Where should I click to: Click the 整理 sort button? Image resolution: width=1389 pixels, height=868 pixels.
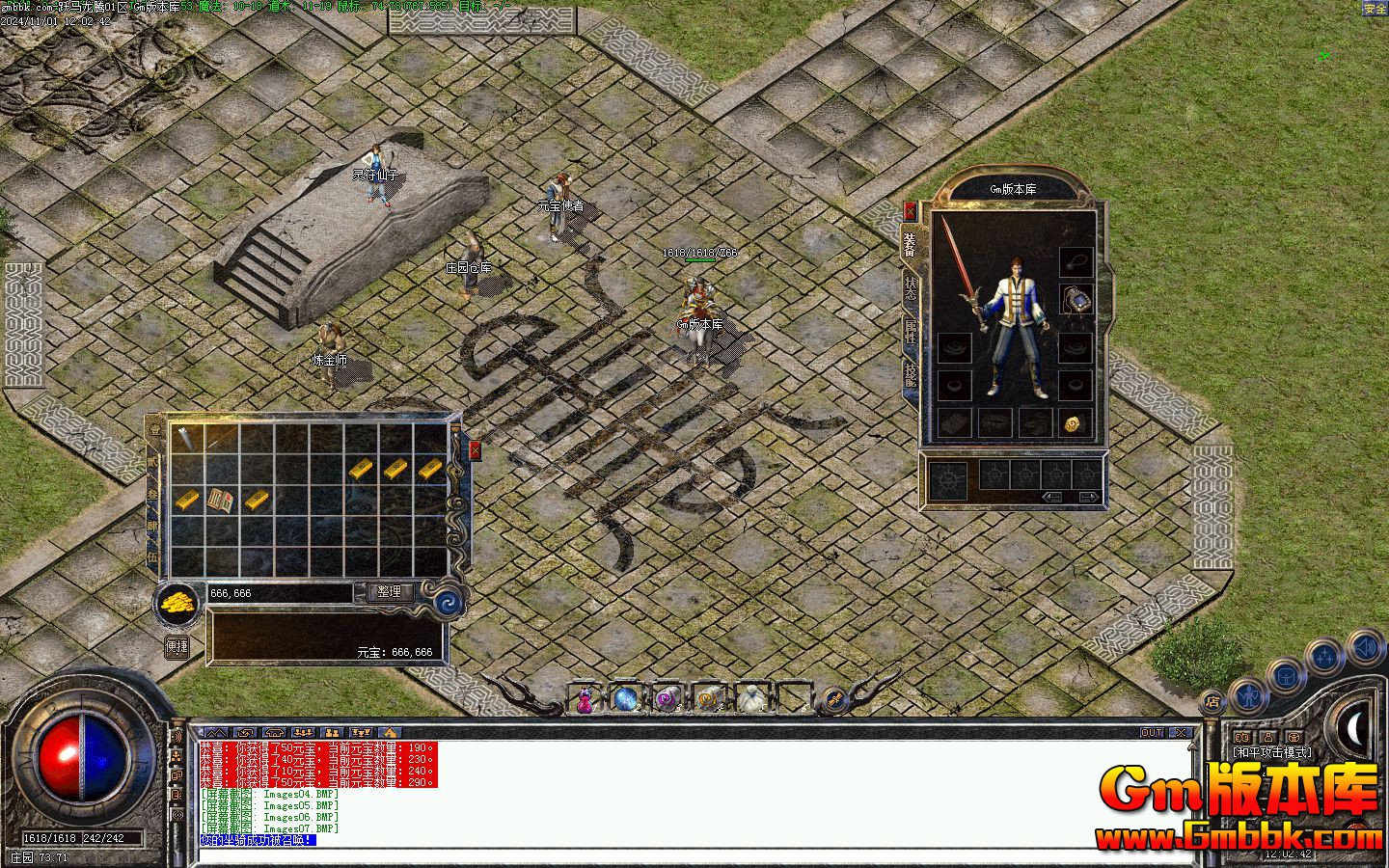coord(391,592)
